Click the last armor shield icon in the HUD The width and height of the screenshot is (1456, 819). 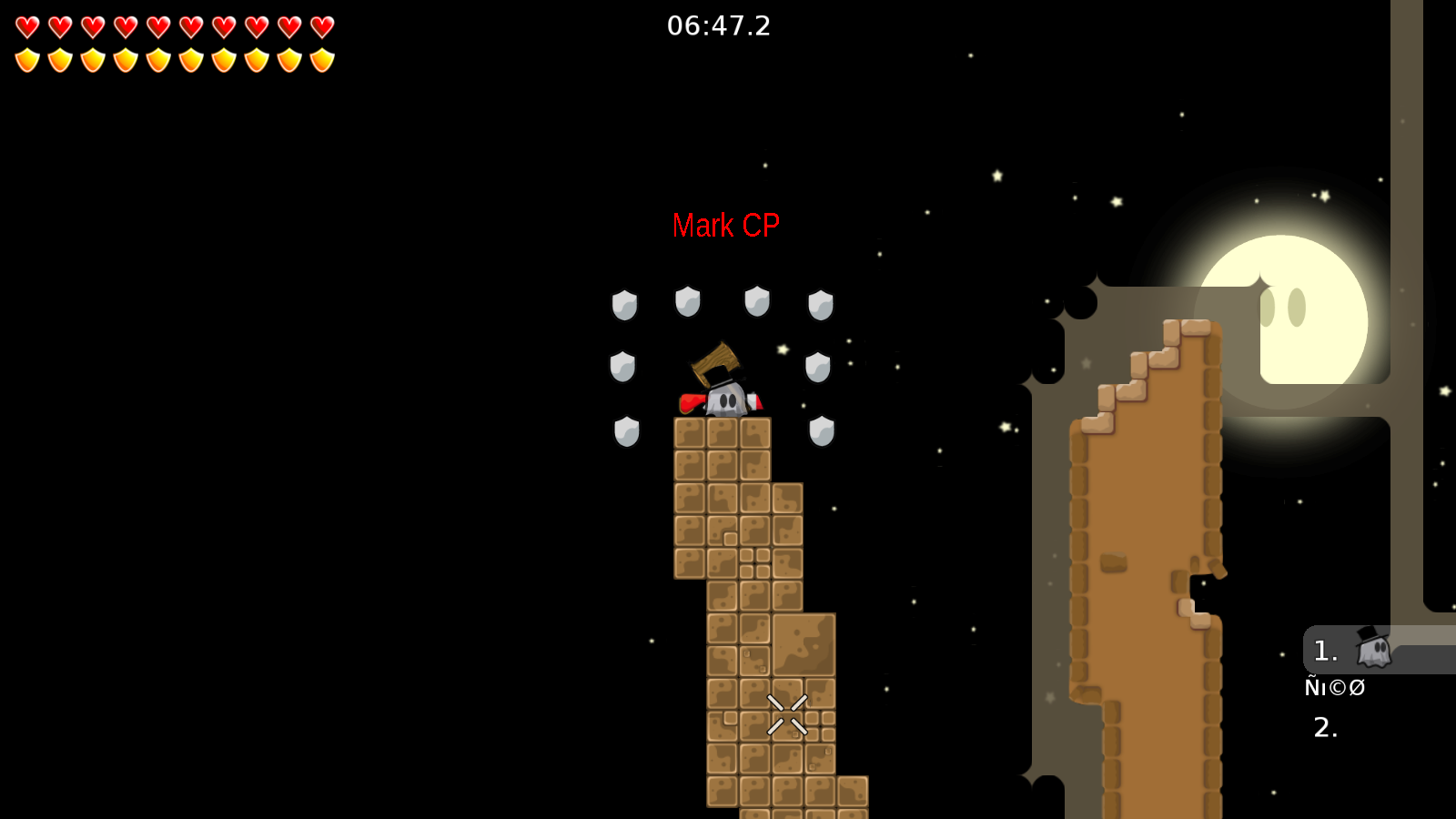point(320,59)
